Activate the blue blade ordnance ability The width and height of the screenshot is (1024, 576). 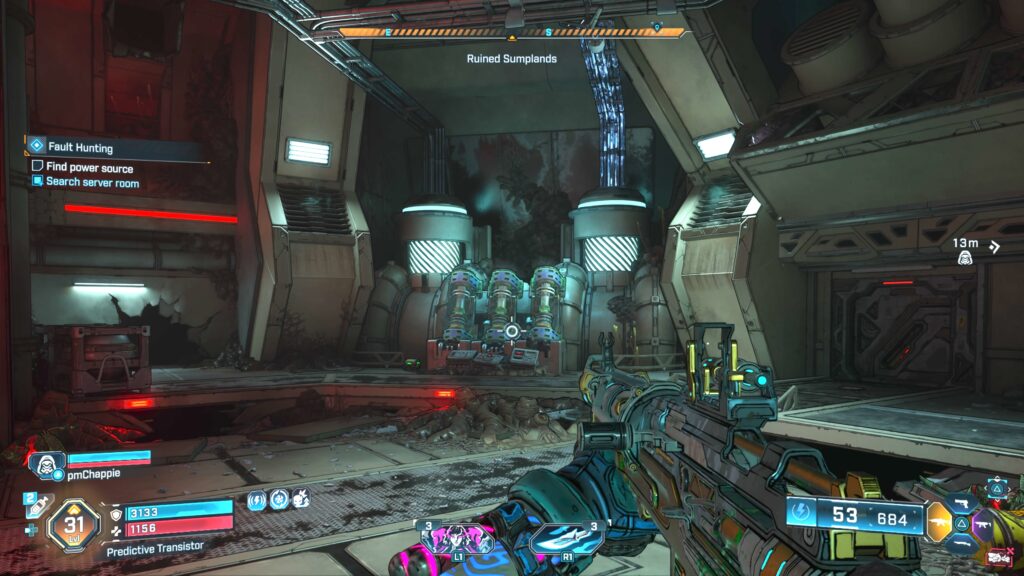pos(565,539)
